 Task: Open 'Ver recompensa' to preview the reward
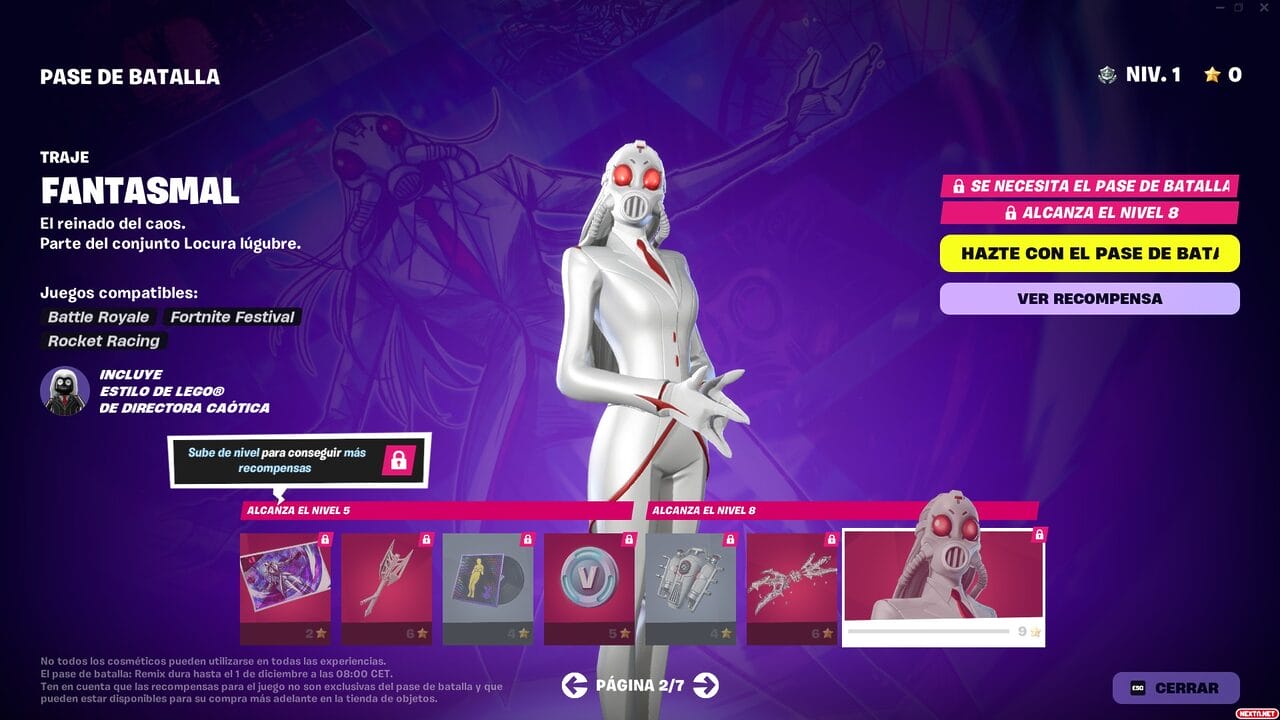coord(1089,298)
